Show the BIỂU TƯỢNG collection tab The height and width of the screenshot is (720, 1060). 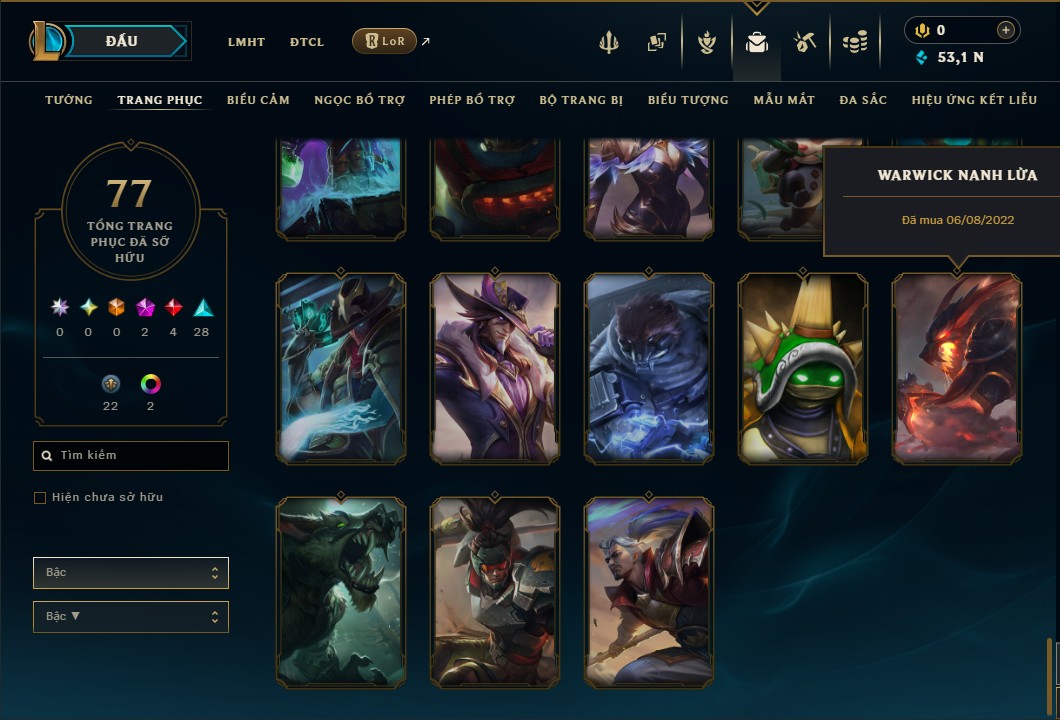click(688, 100)
